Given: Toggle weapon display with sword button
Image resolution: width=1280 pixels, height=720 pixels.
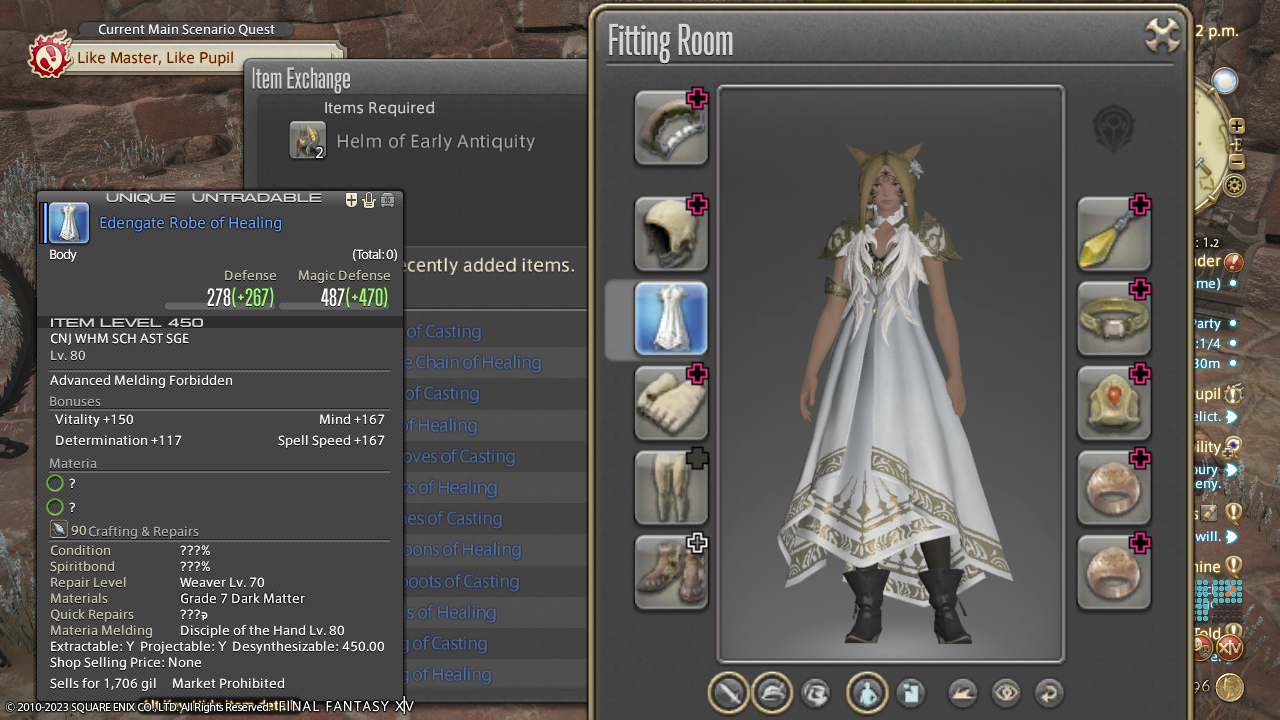Looking at the screenshot, I should click(728, 693).
